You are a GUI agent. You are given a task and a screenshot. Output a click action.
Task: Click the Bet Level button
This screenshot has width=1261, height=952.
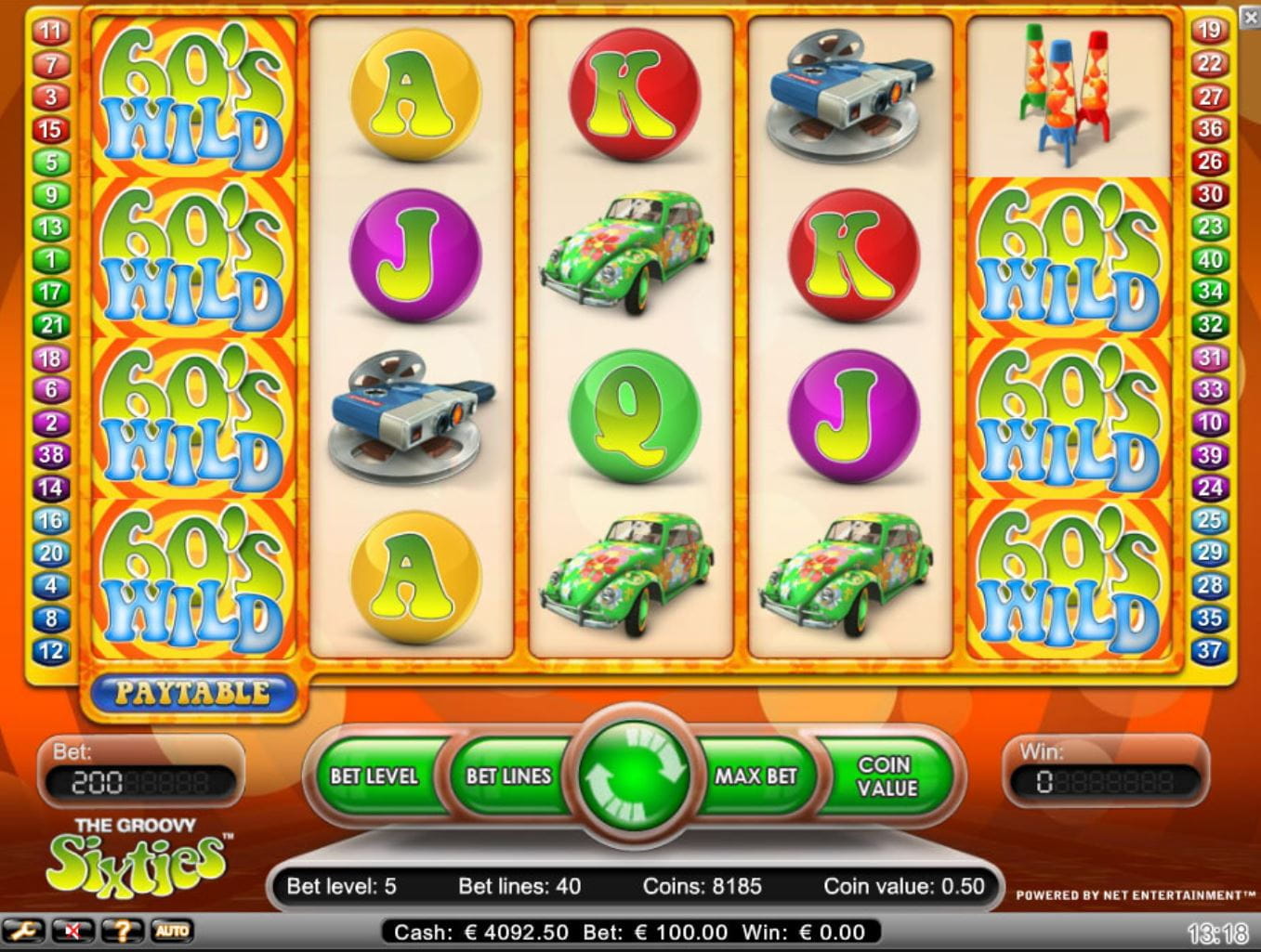374,776
